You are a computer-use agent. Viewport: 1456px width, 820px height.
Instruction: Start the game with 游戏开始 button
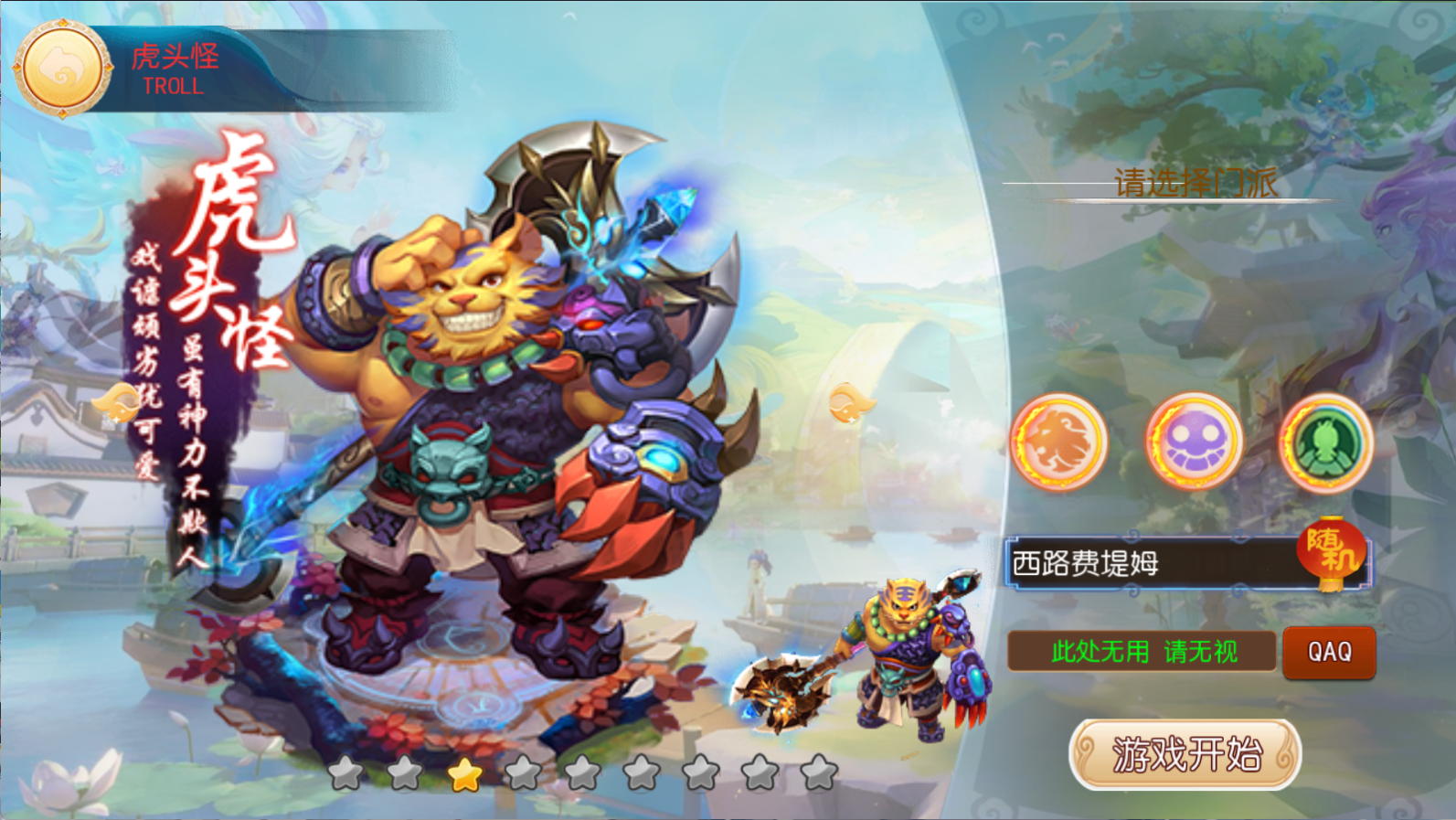1185,754
